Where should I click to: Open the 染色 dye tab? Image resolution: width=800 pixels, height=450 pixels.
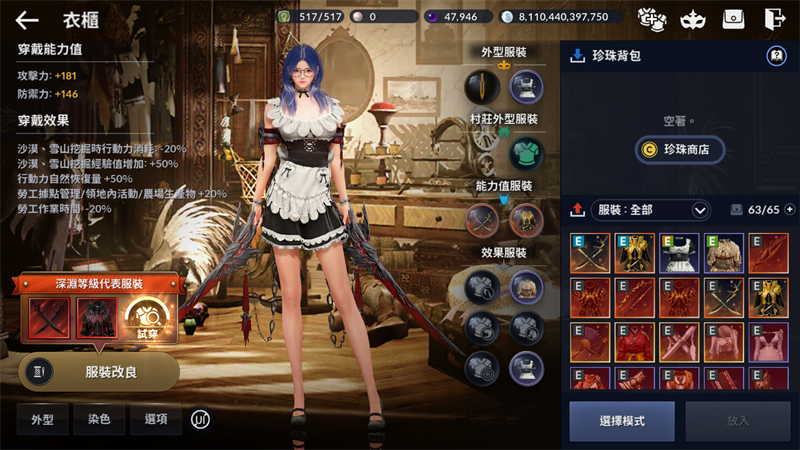click(x=99, y=420)
